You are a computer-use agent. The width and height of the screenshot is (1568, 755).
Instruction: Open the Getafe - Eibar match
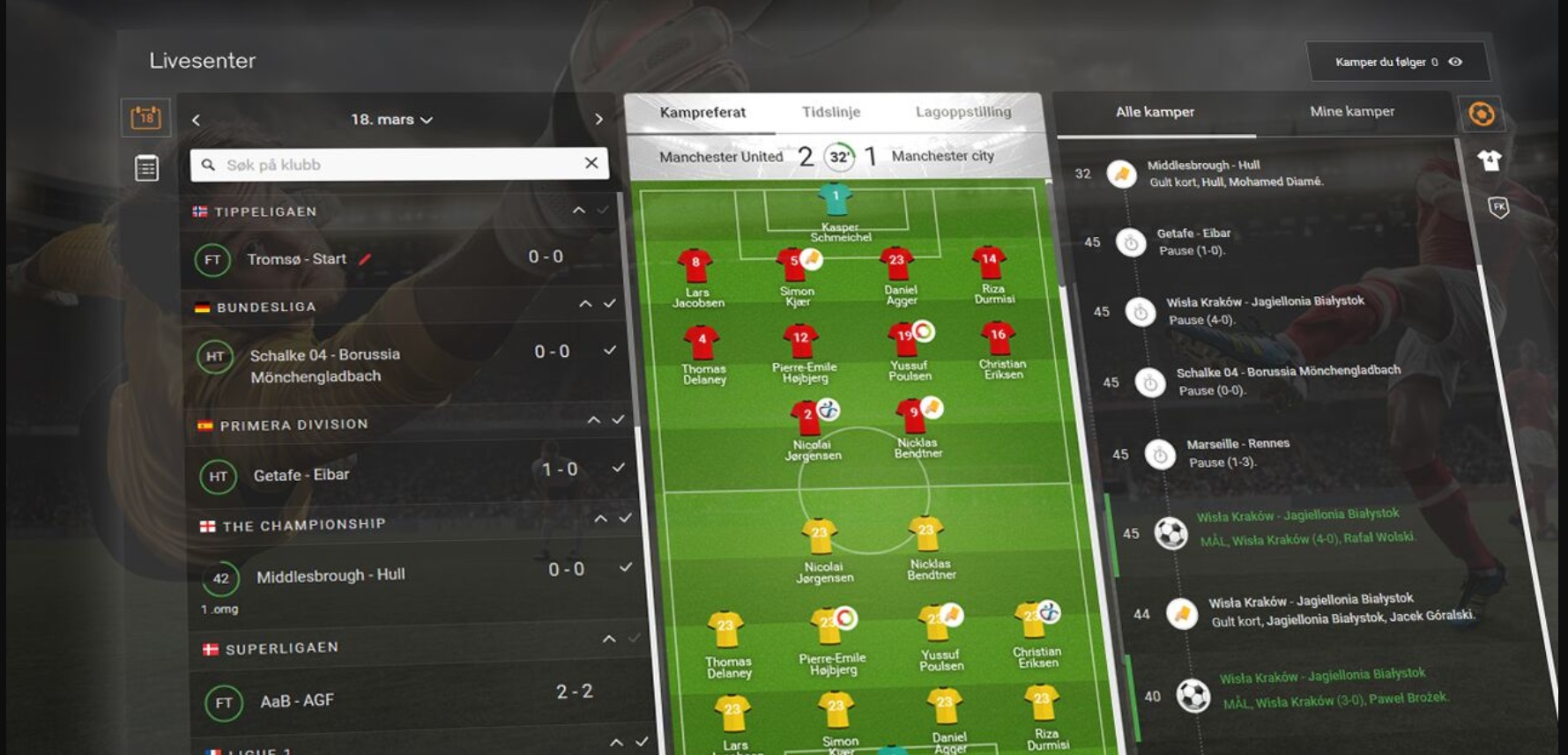pyautogui.click(x=301, y=475)
